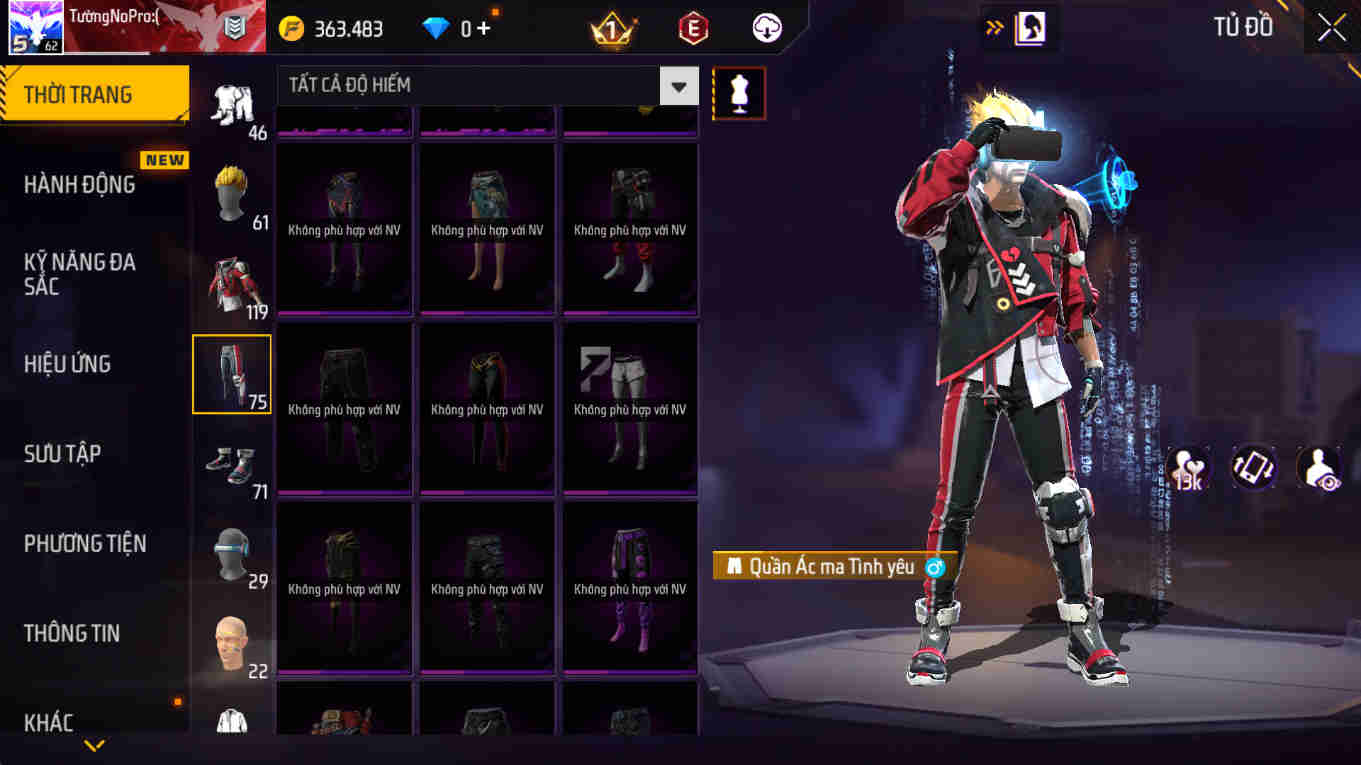Click the 13k likes heart icon
1361x765 pixels.
(x=1188, y=466)
